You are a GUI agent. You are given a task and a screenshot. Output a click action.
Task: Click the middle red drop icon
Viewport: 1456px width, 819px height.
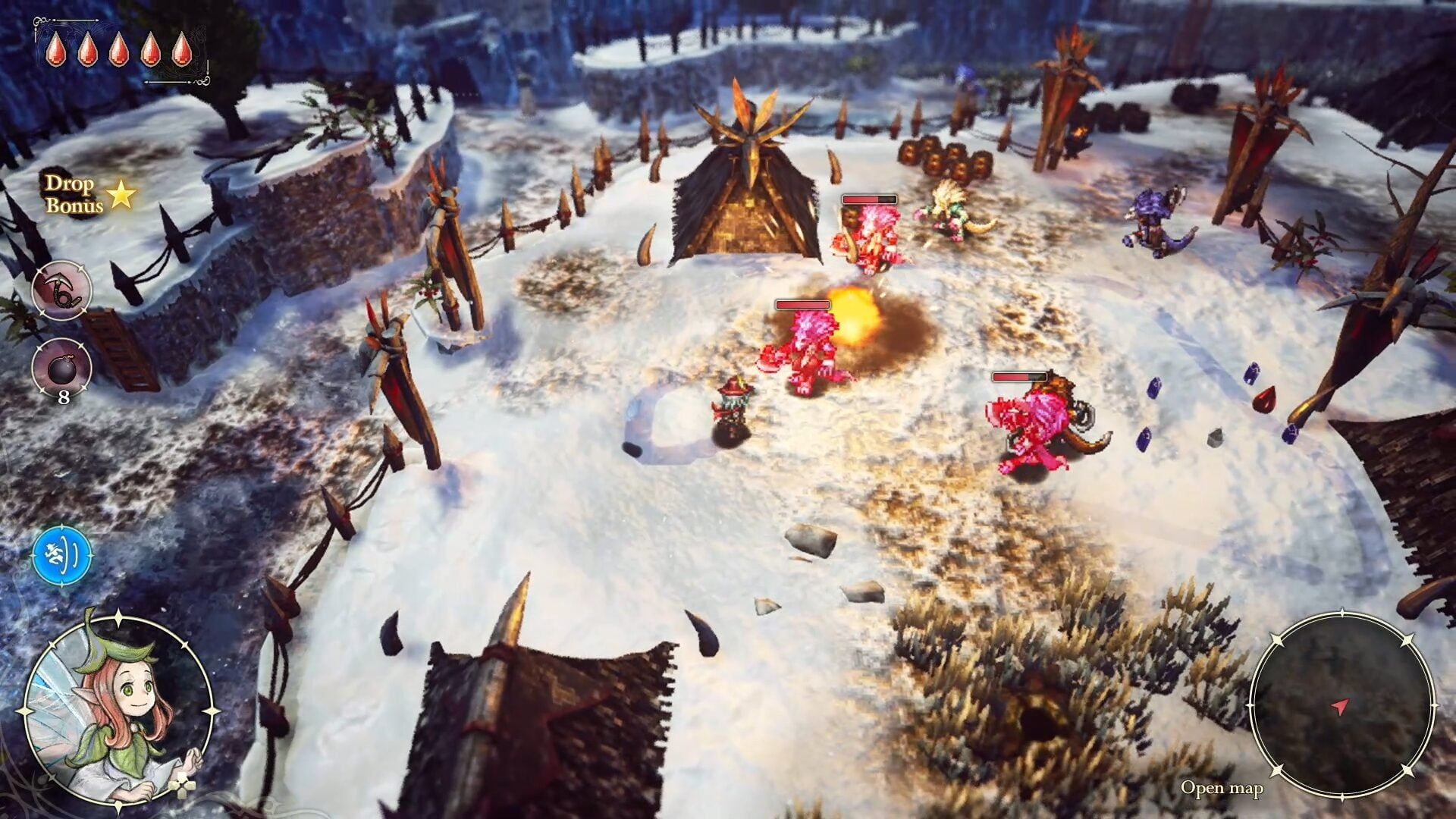click(x=118, y=49)
